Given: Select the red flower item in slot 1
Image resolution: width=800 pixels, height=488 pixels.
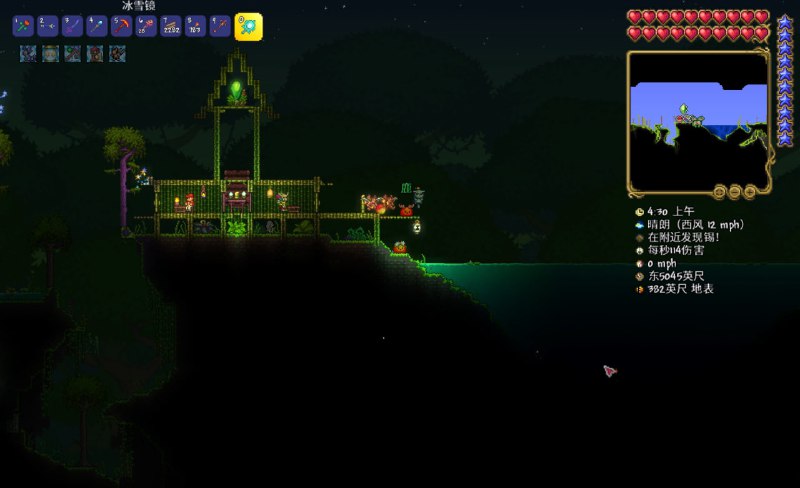Looking at the screenshot, I should point(23,27).
